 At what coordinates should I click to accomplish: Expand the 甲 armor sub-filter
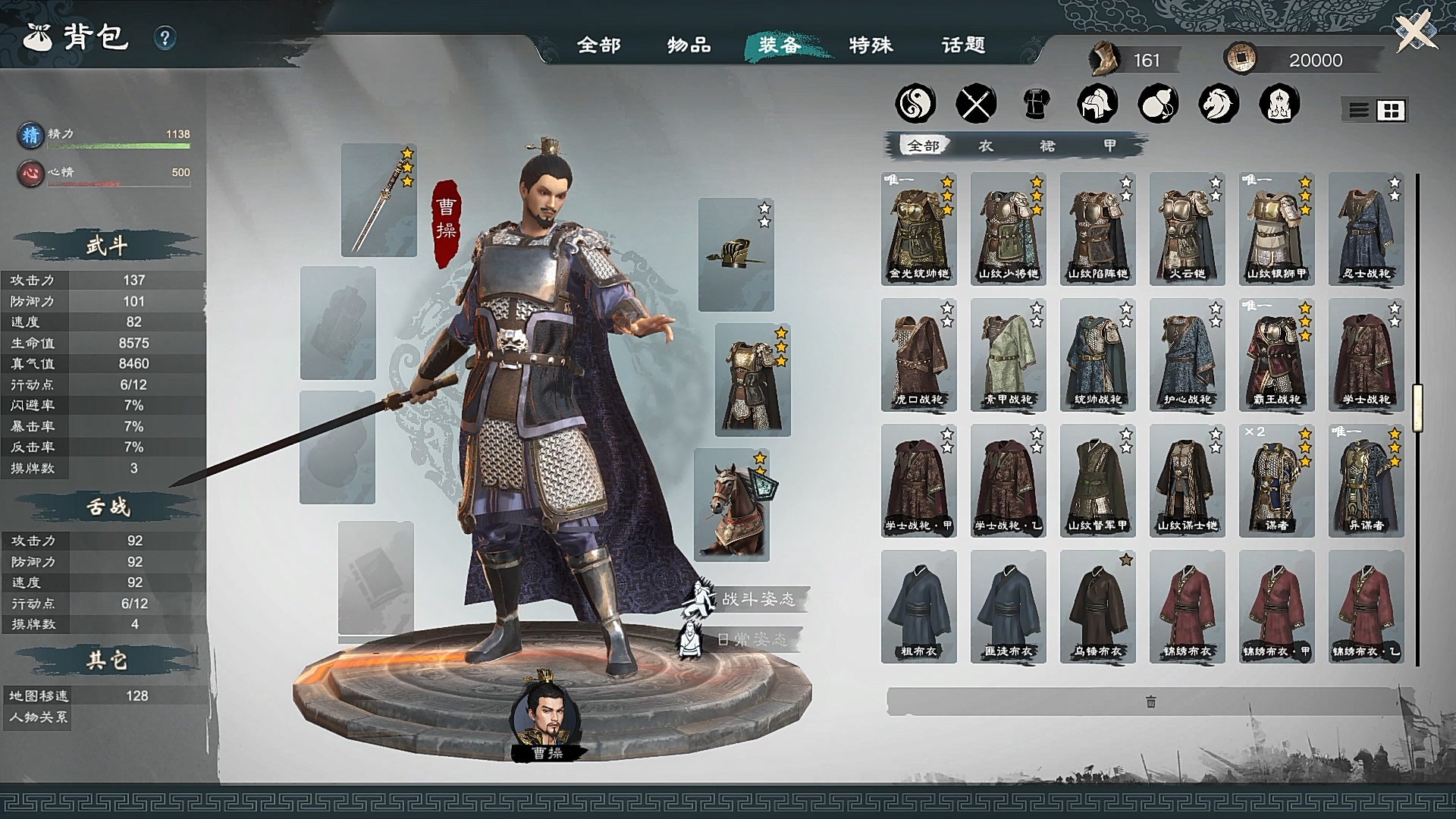pos(1109,146)
